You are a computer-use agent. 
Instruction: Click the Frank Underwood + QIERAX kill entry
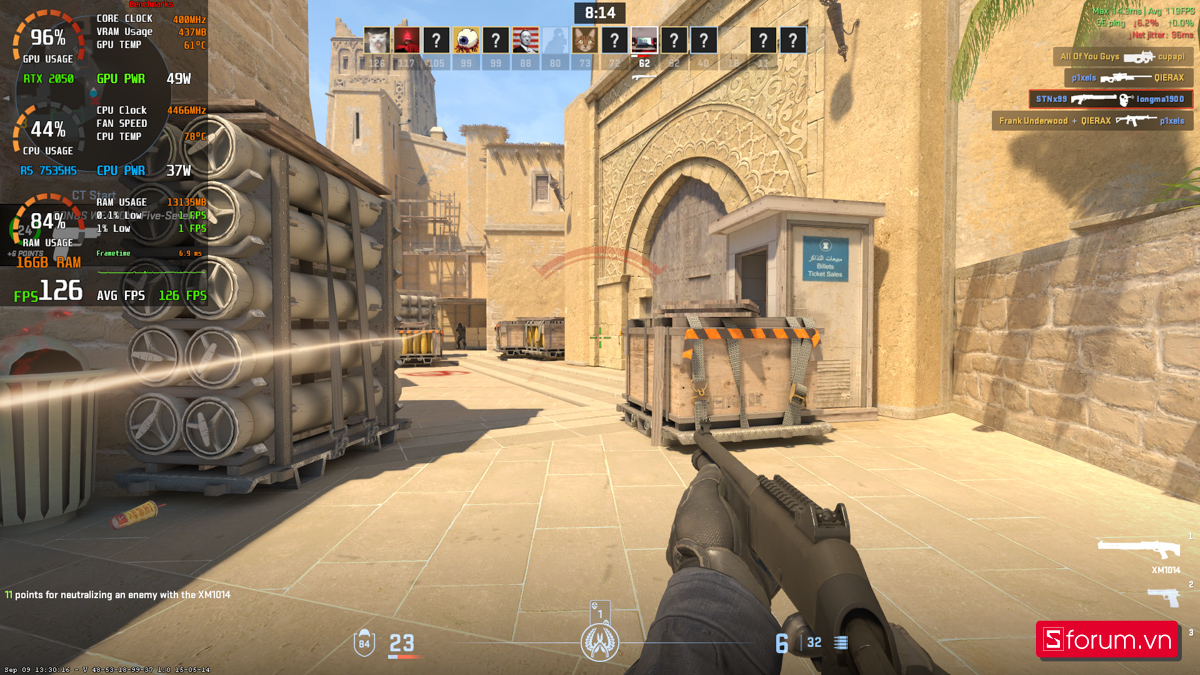(x=1092, y=121)
